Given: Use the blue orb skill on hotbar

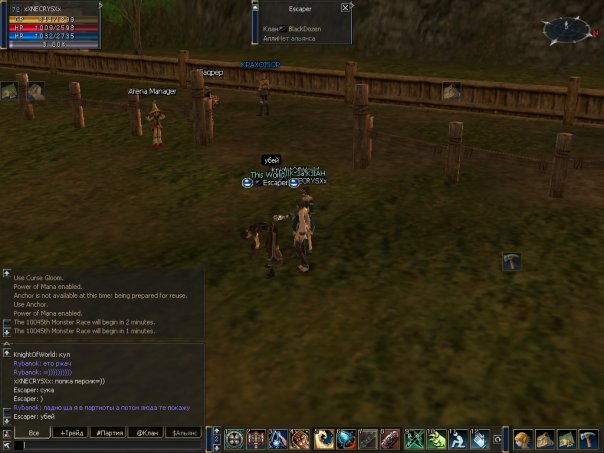Looking at the screenshot, I should [346, 439].
